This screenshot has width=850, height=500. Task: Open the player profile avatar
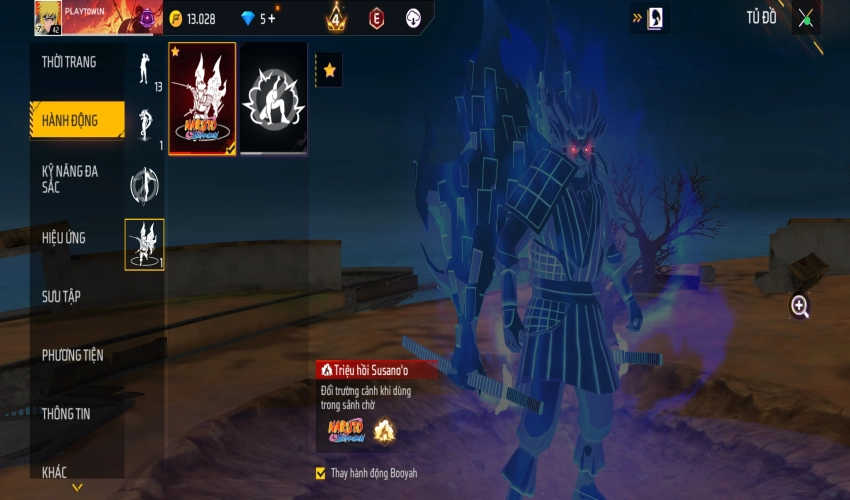pos(47,17)
